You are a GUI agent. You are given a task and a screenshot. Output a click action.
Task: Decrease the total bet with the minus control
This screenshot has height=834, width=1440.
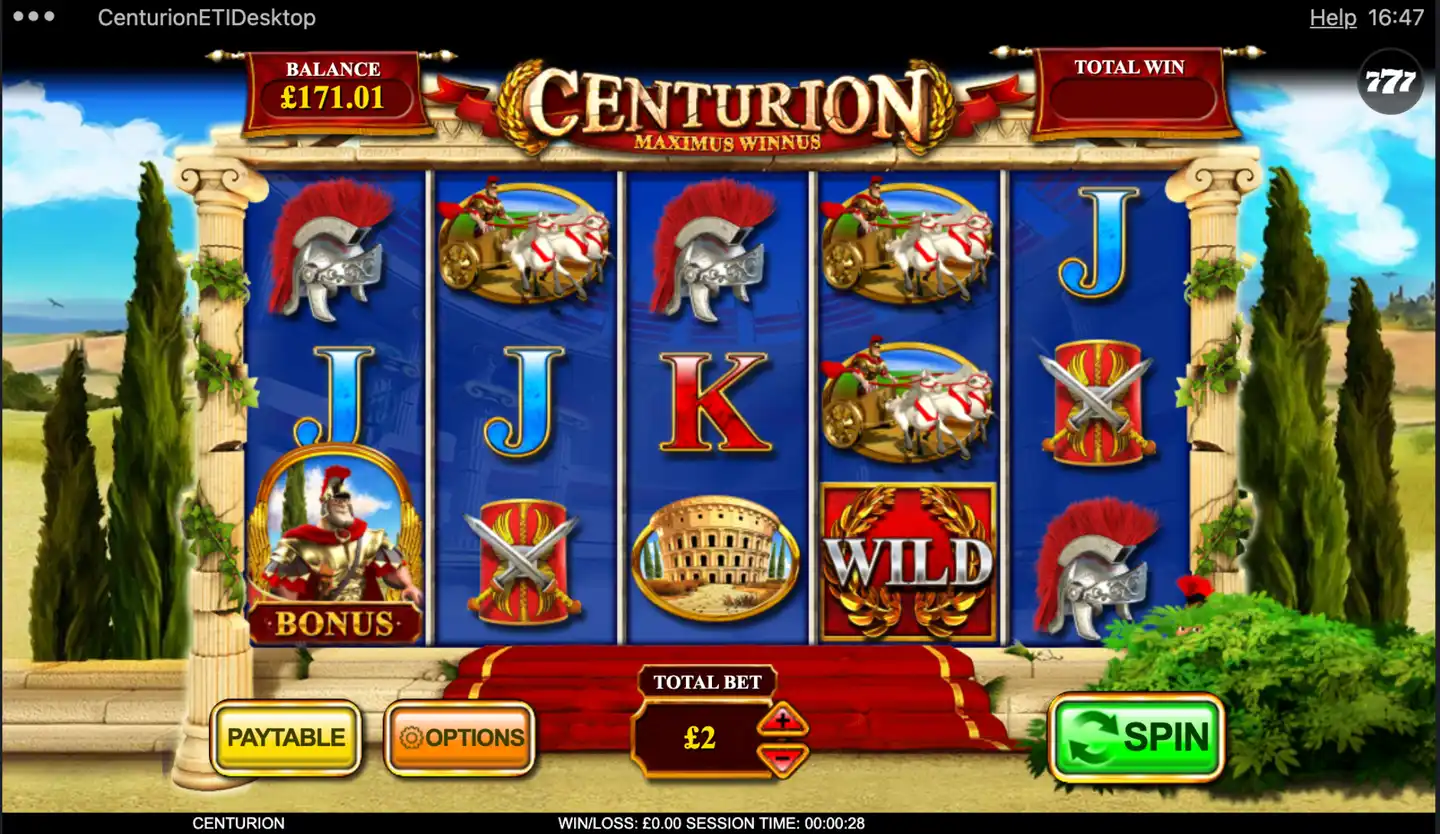(x=781, y=759)
